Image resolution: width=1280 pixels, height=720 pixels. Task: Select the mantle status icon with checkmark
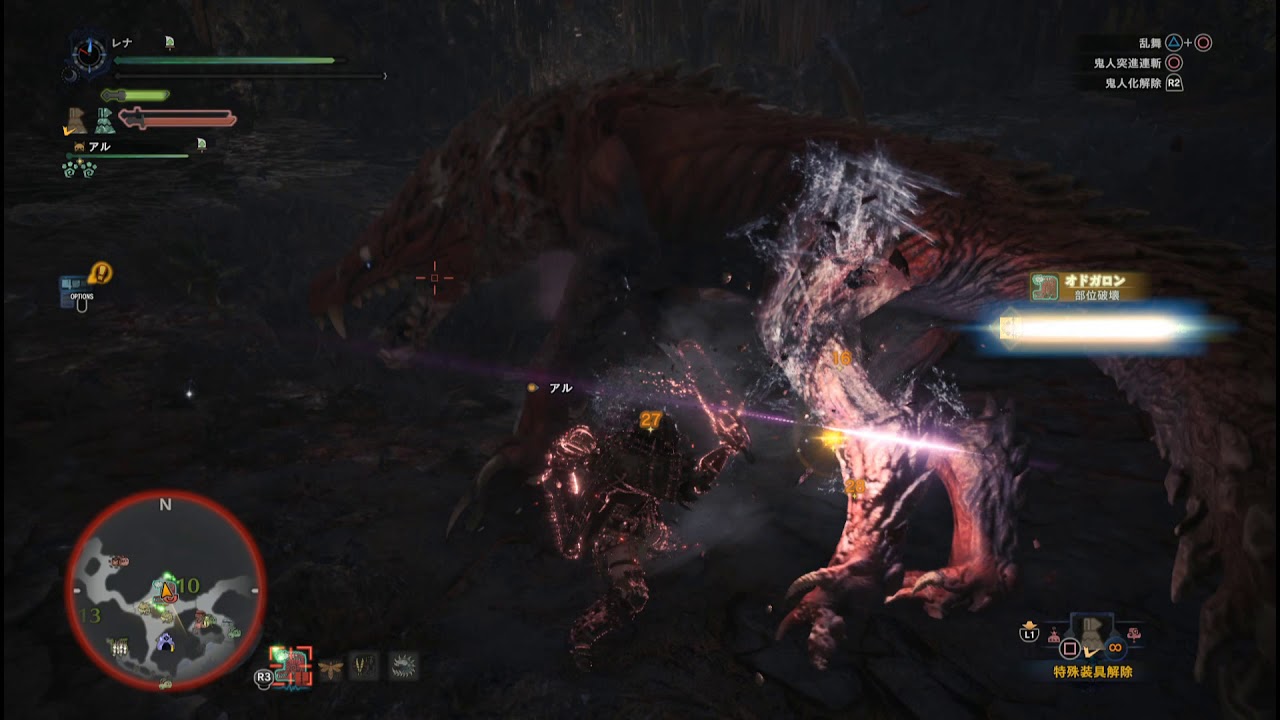coord(75,120)
